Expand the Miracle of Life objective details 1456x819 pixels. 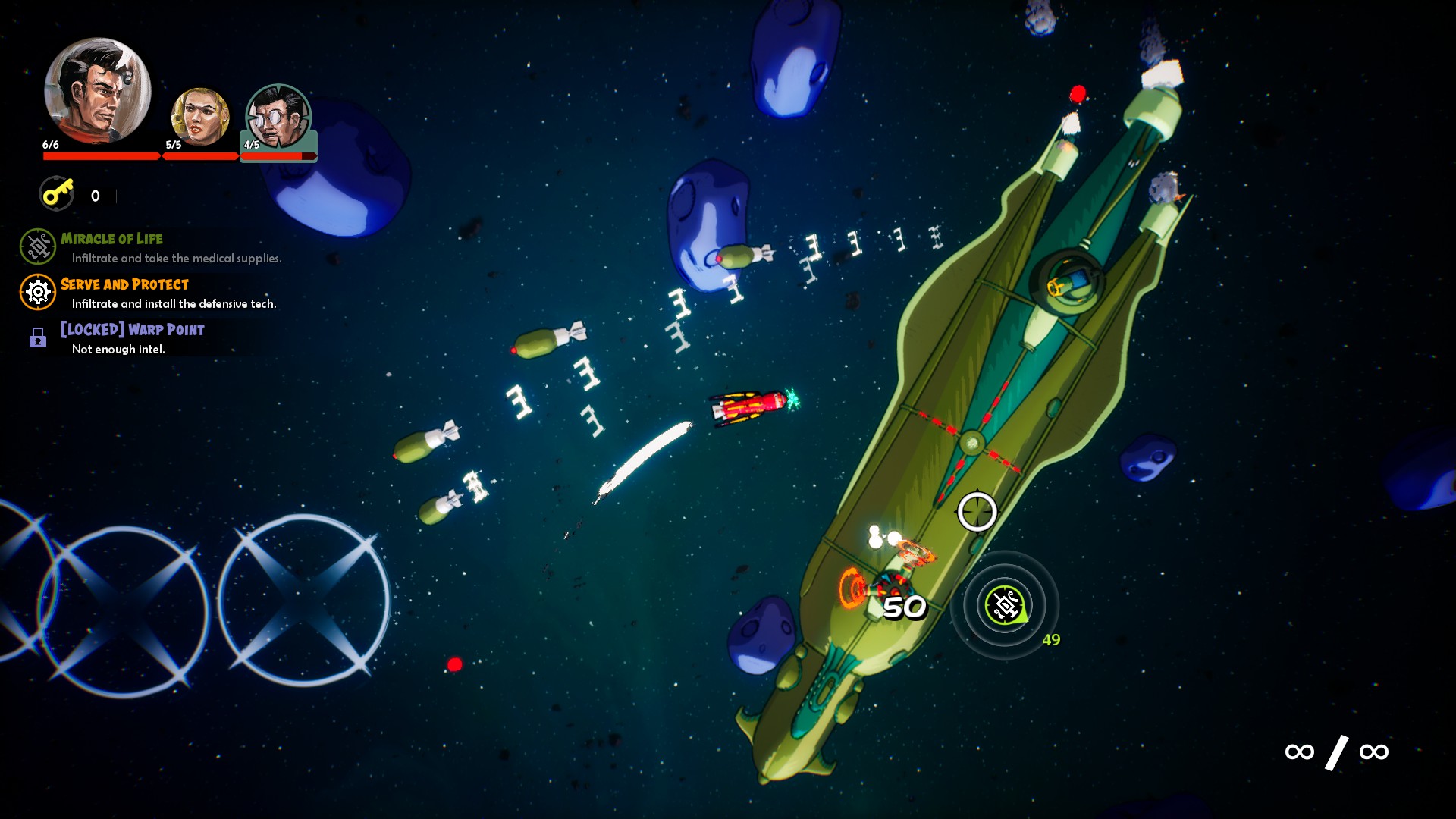point(111,238)
